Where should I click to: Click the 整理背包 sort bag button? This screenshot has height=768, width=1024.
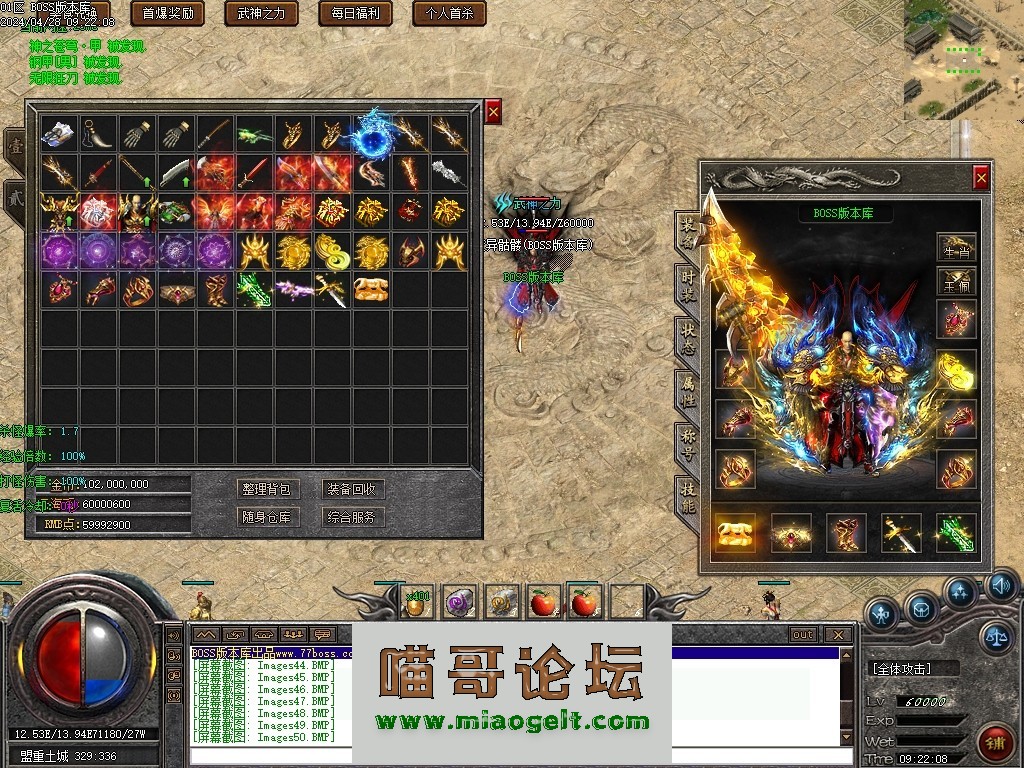tap(266, 489)
